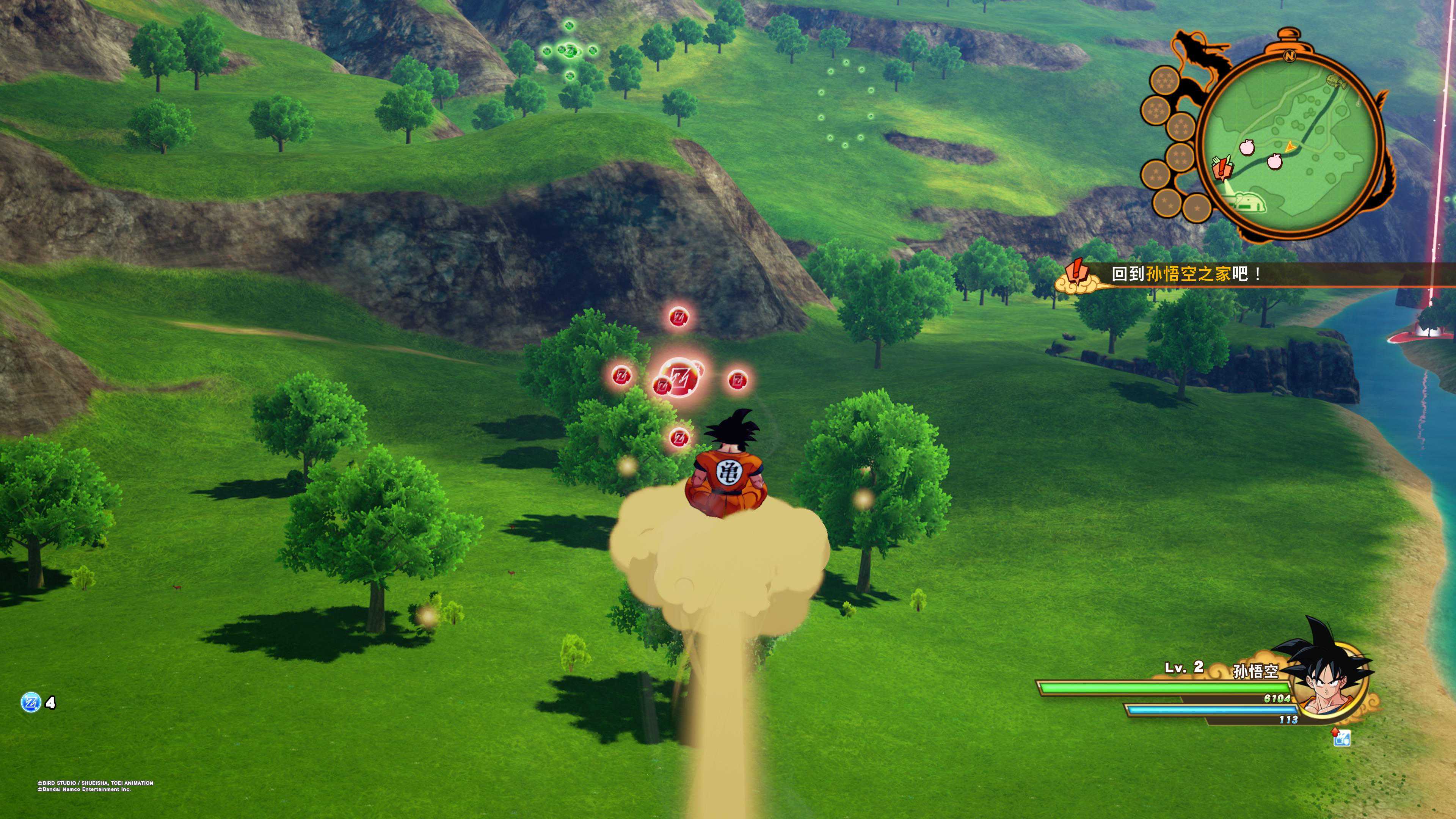Screen dimensions: 1456x819
Task: Click the compass N marker atop minimap
Action: click(1289, 56)
